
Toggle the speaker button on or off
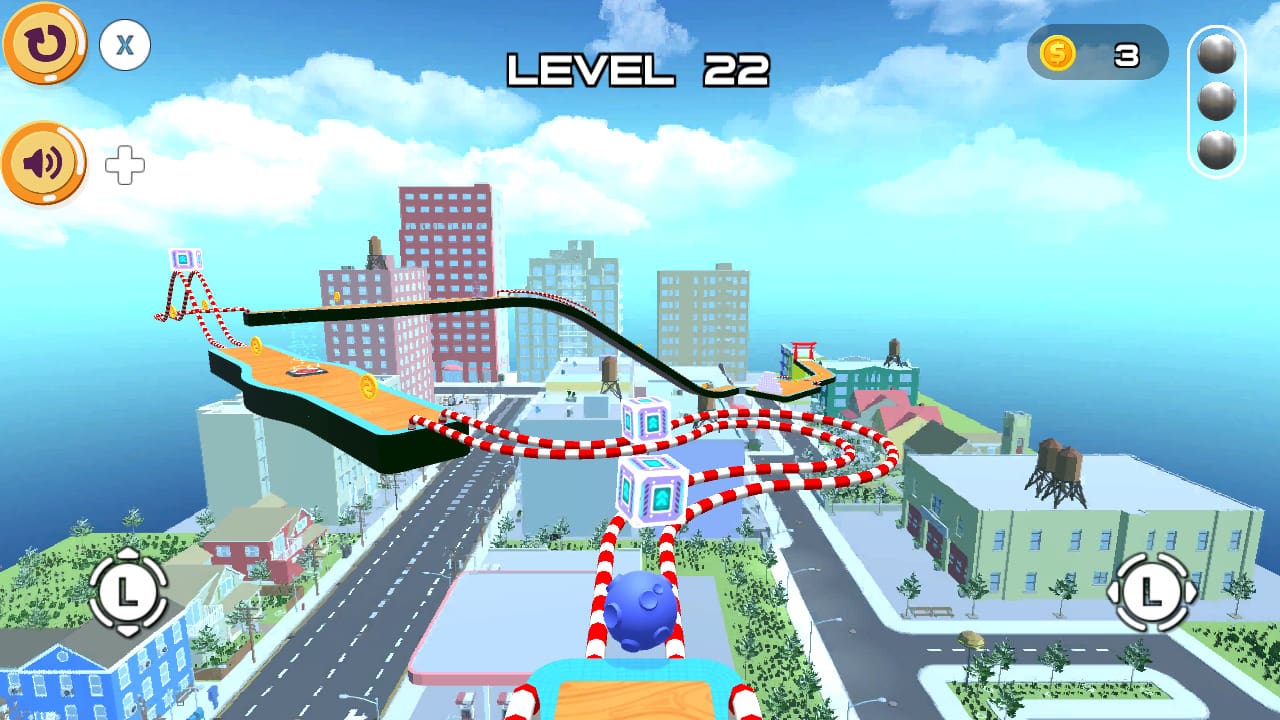click(44, 160)
